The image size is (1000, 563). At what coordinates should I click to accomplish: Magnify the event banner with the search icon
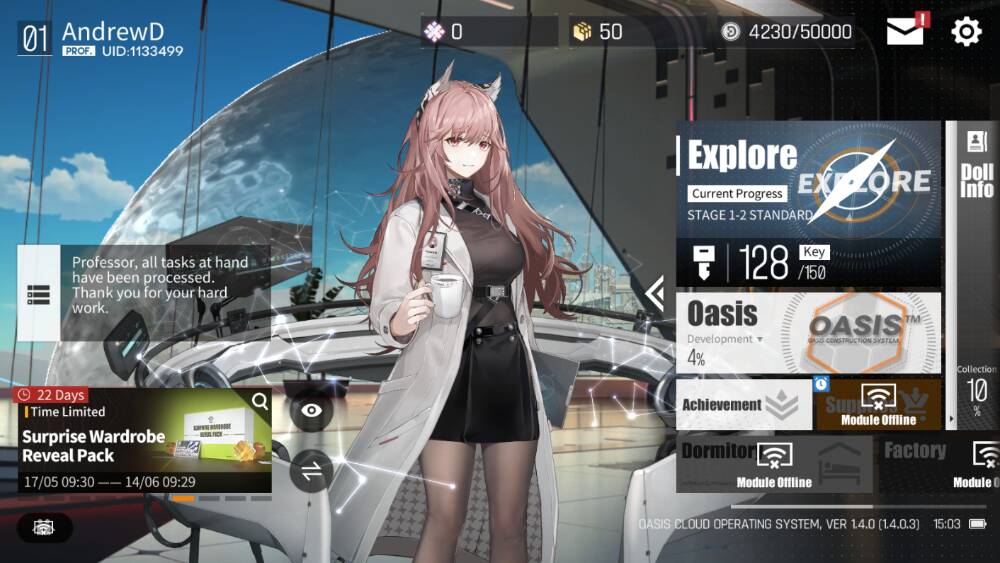[260, 402]
